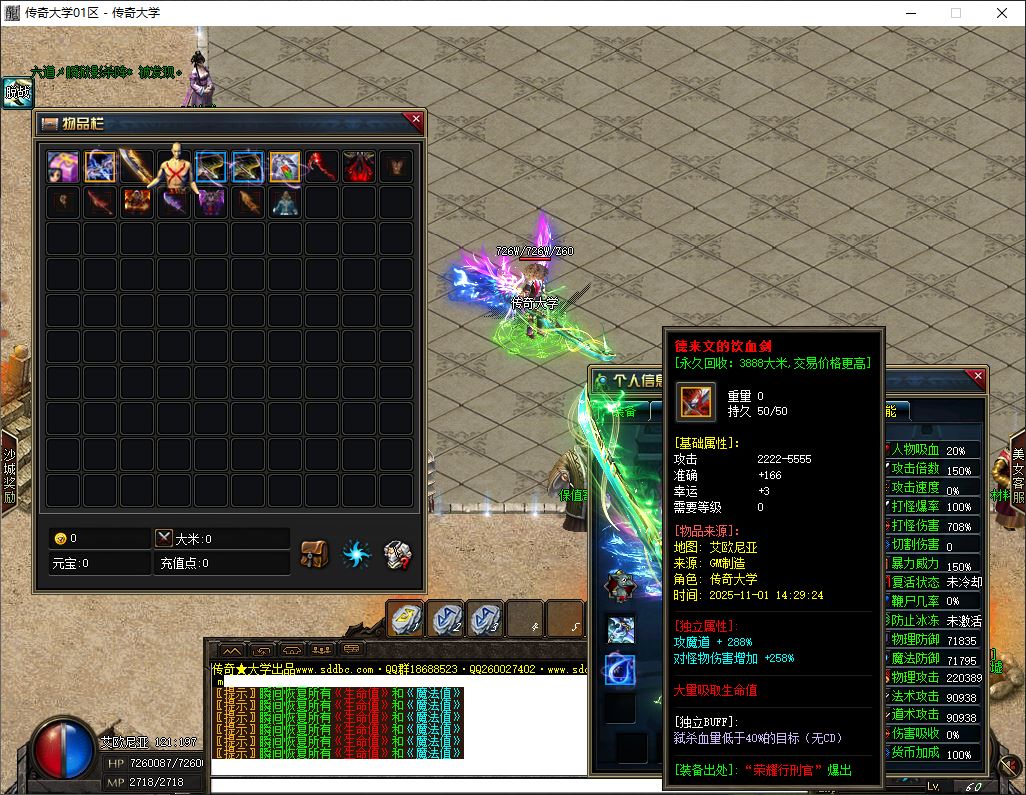Activate the blue swirl button in inventory
The height and width of the screenshot is (795, 1026).
tap(356, 553)
